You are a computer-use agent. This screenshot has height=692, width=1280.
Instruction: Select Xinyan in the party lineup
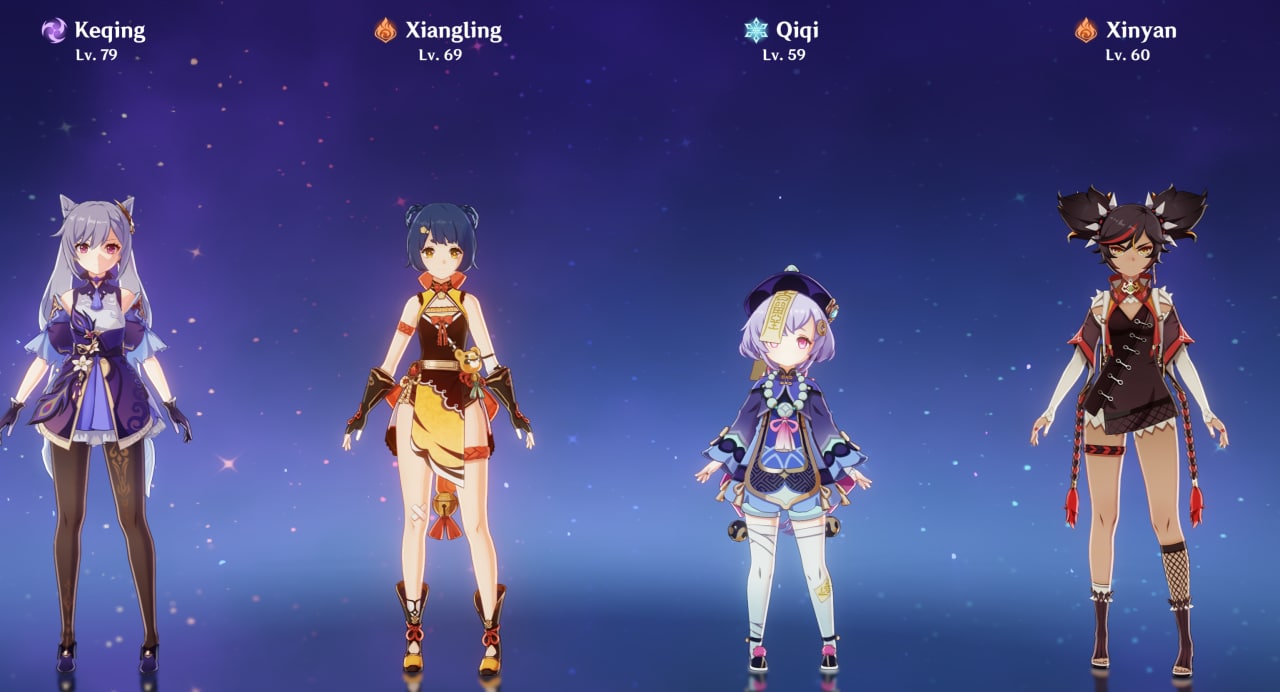coord(1130,400)
